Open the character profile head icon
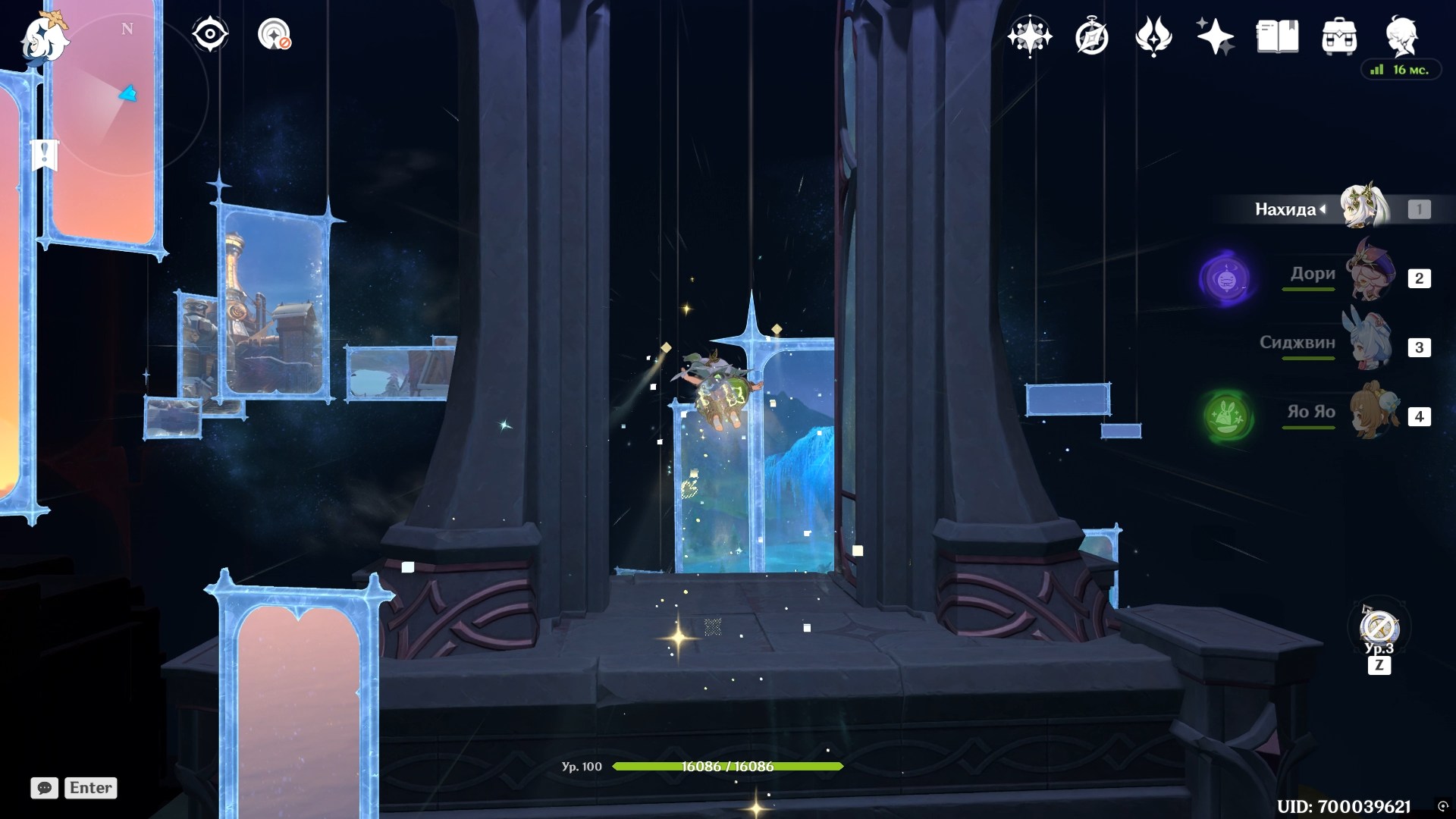The height and width of the screenshot is (819, 1456). [1401, 36]
